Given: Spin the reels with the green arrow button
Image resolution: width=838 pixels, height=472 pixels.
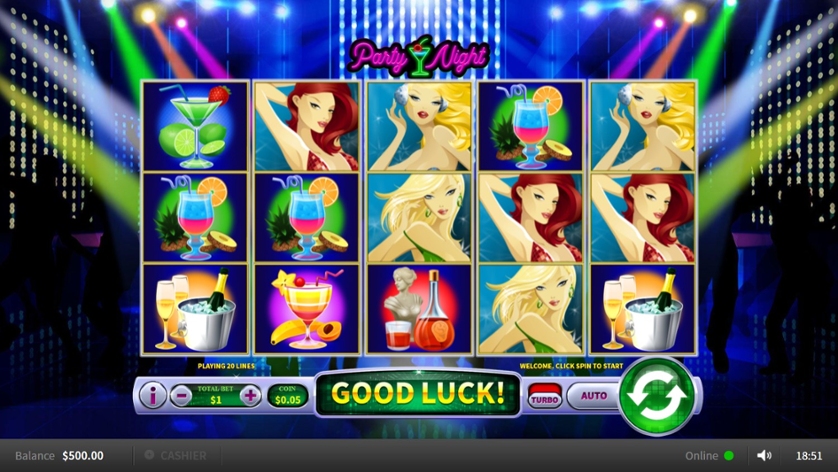Looking at the screenshot, I should 656,395.
